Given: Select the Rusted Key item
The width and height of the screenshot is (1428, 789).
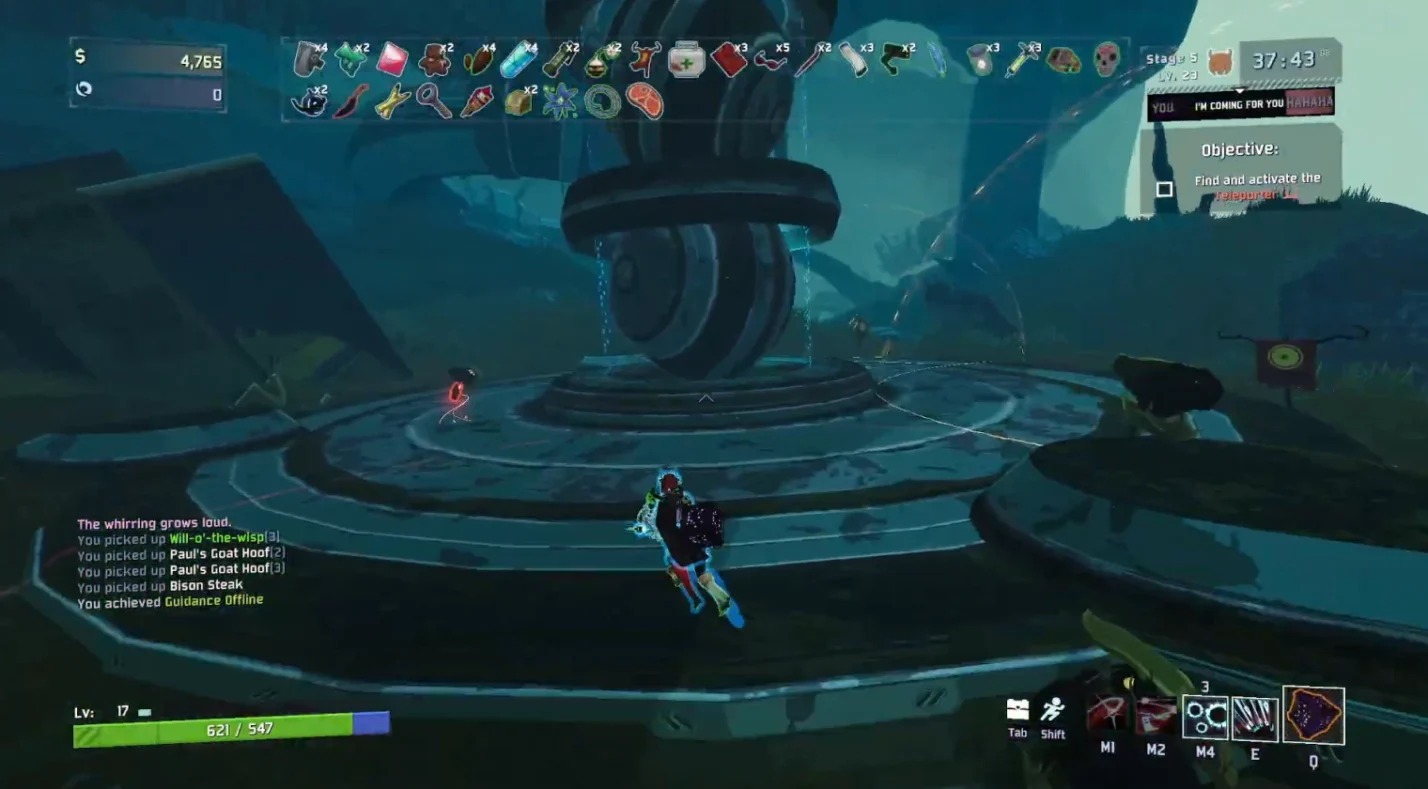Looking at the screenshot, I should (434, 101).
